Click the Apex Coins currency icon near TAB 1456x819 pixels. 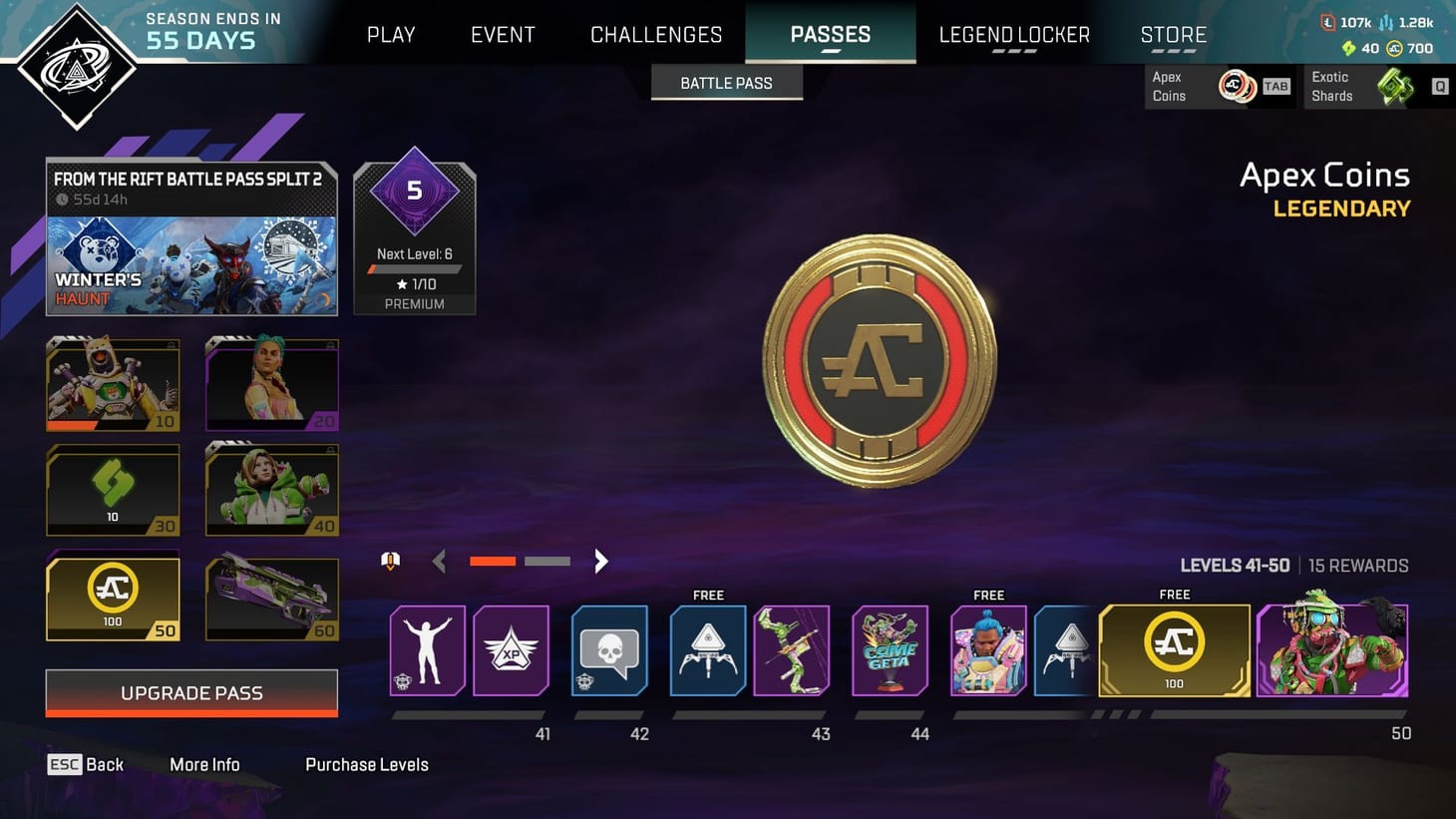(1237, 86)
